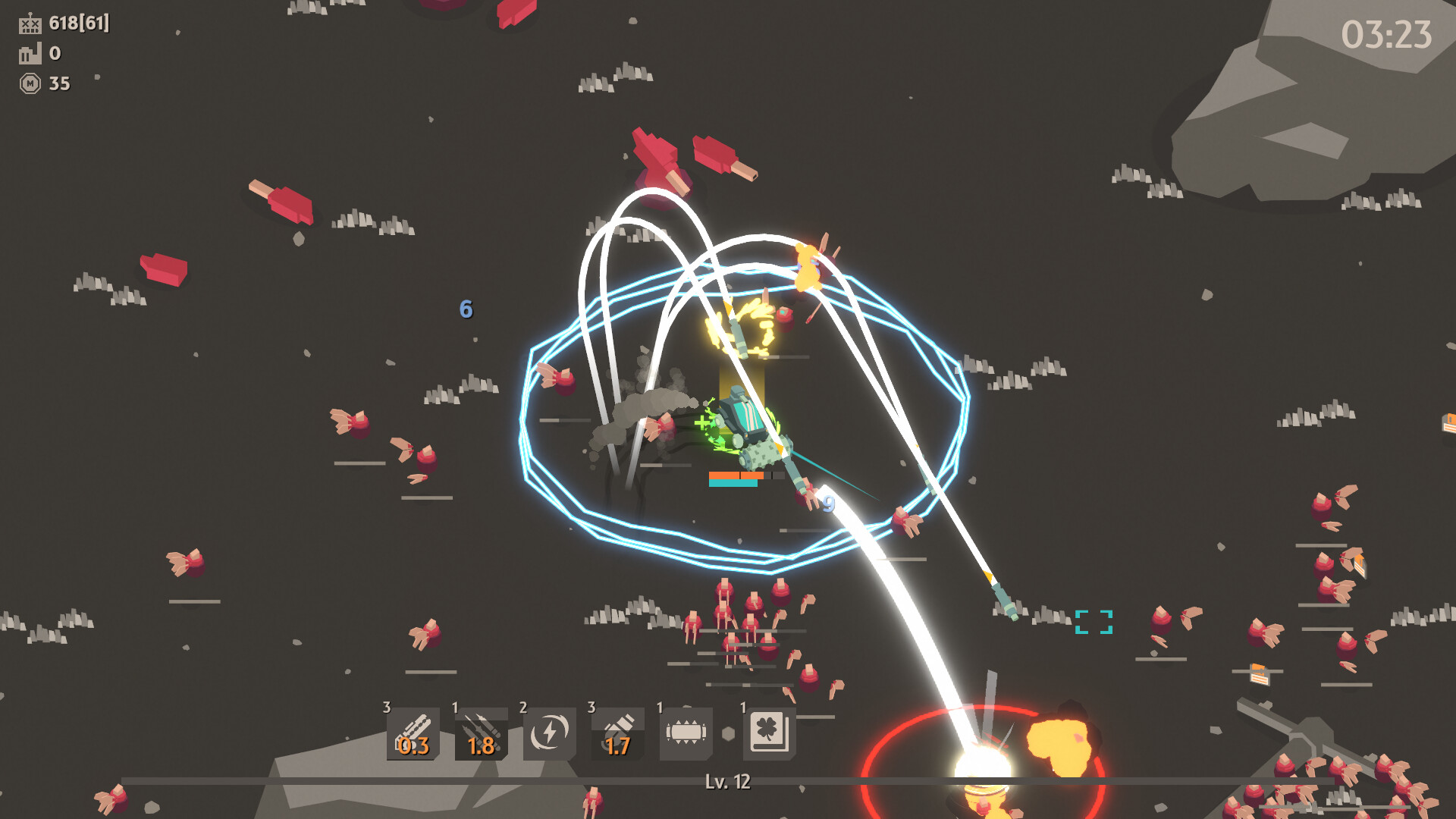
Task: Activate the twin missiles weapon slot
Action: [481, 733]
